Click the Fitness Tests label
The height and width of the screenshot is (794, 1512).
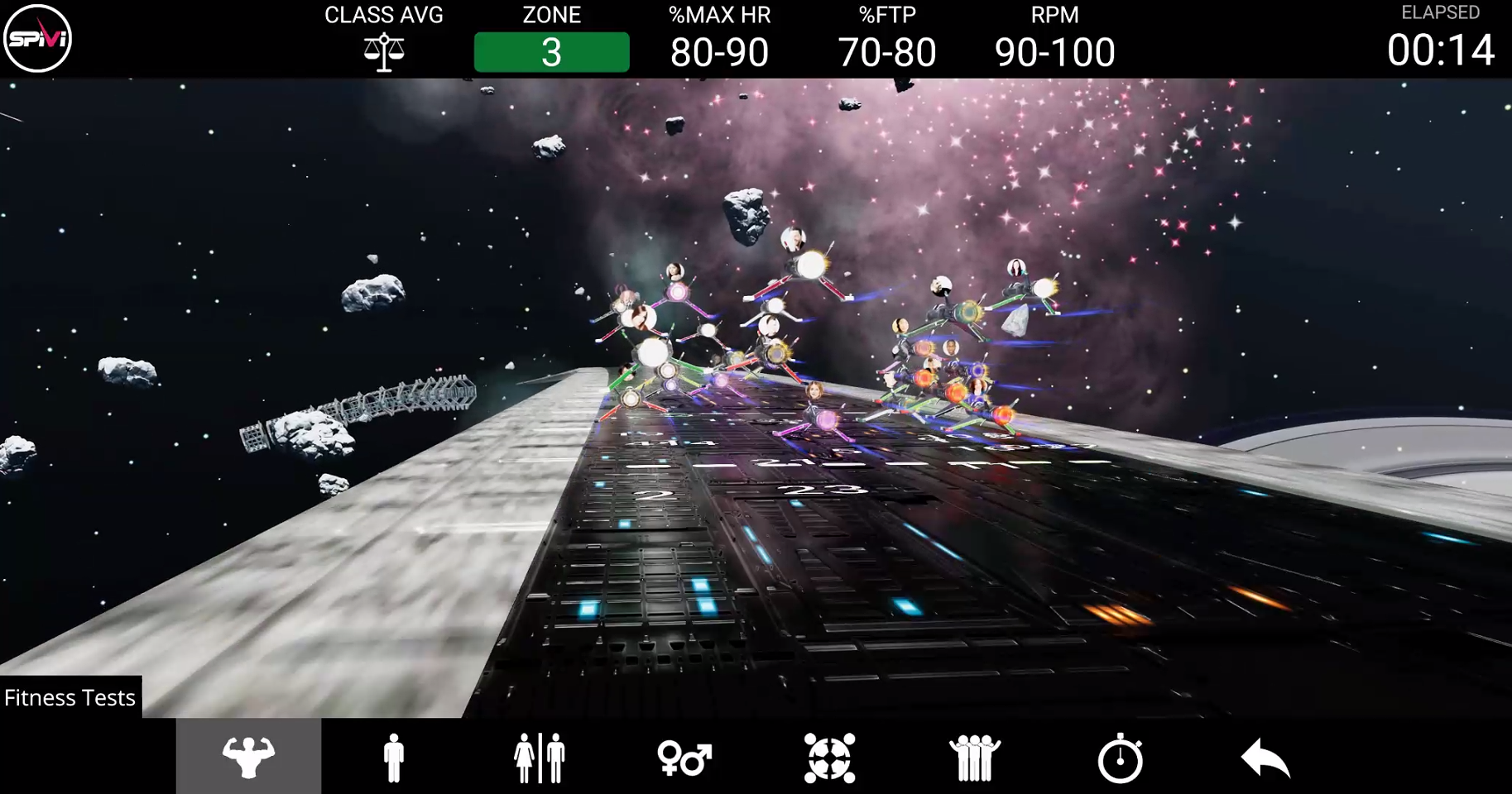[70, 697]
